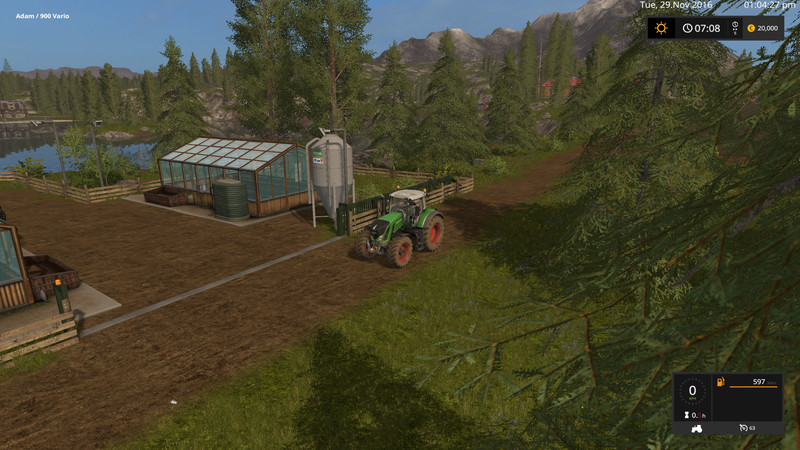
Task: Click the white tractor vehicle icon
Action: [x=695, y=428]
